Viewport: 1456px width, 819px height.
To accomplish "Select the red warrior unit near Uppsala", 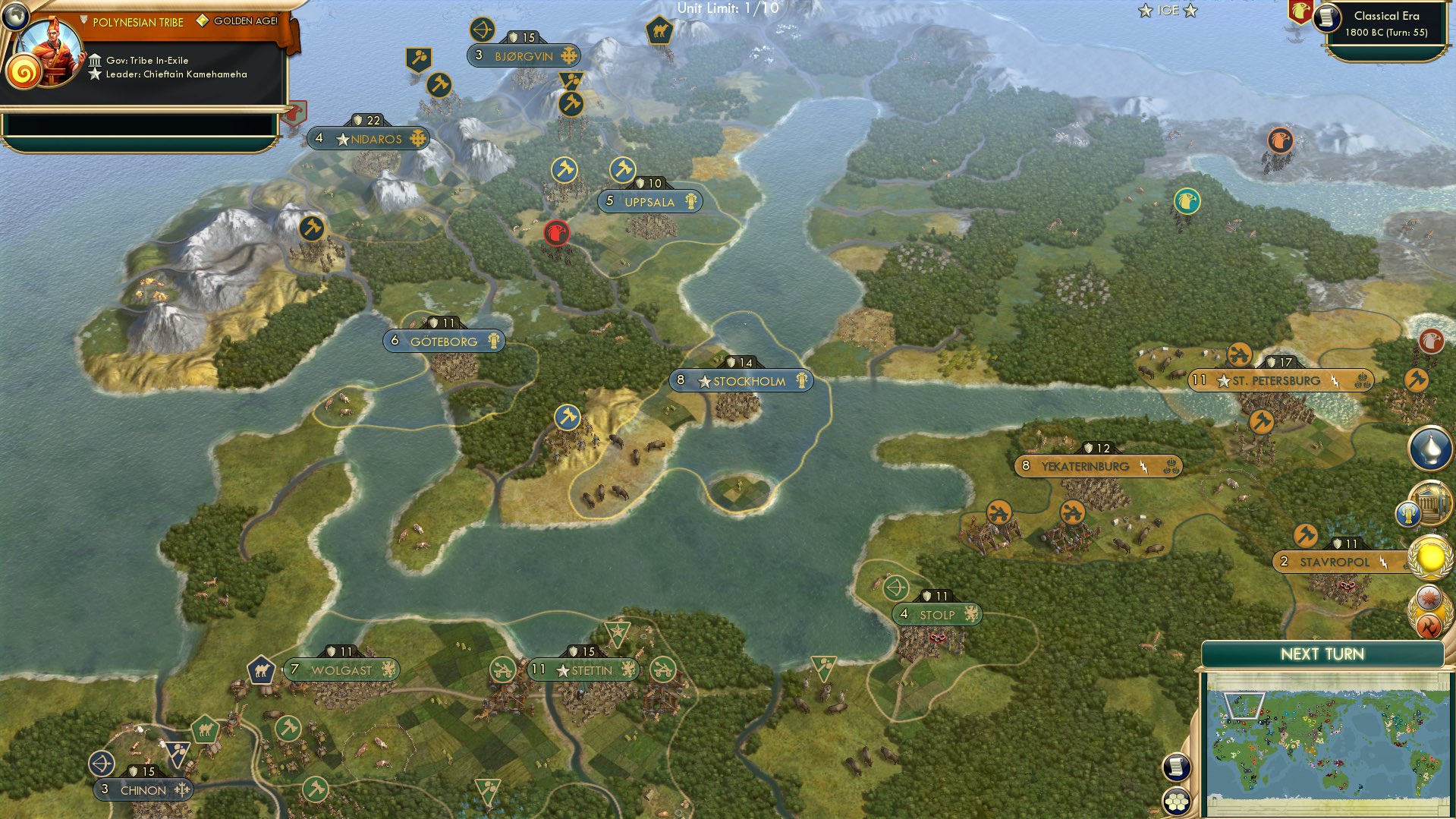I will 558,233.
